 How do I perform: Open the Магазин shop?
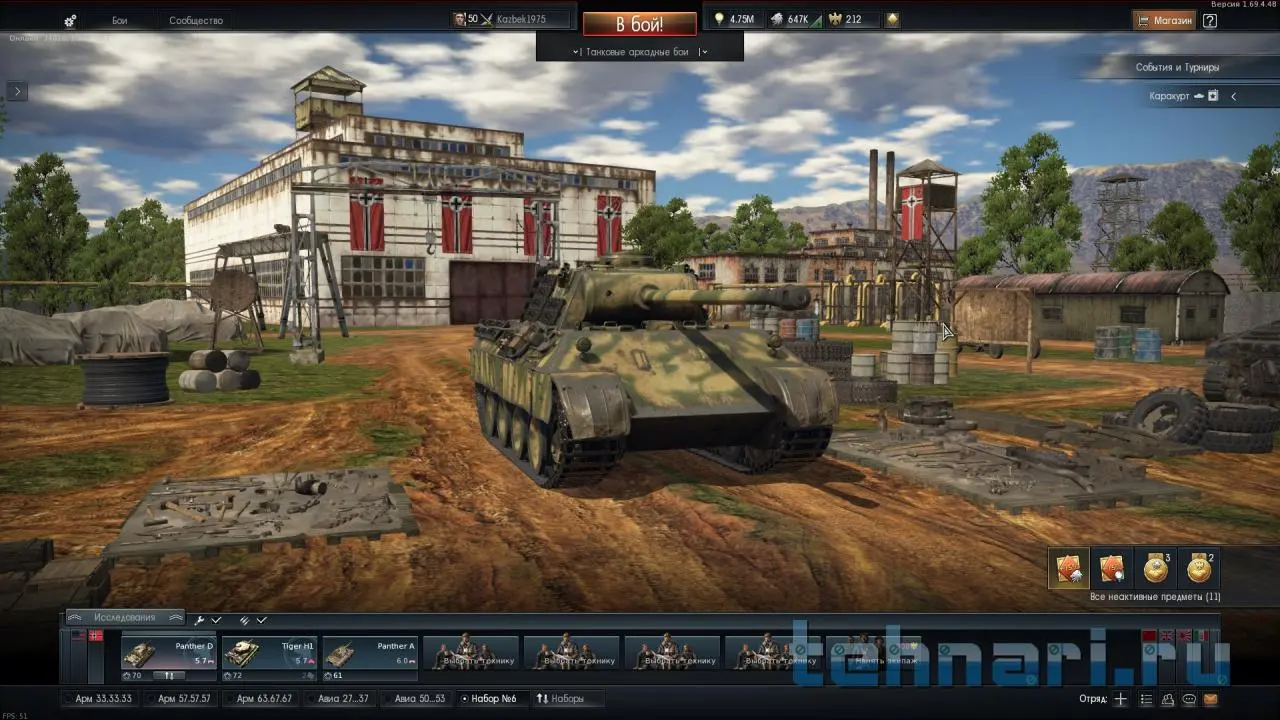click(1164, 20)
